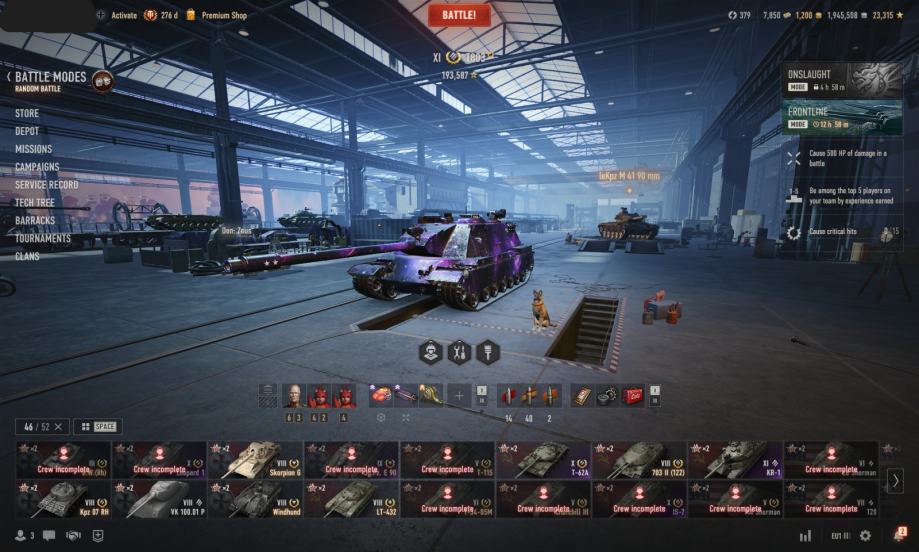Open vehicle customization via paintbrush hexagon

click(x=488, y=352)
